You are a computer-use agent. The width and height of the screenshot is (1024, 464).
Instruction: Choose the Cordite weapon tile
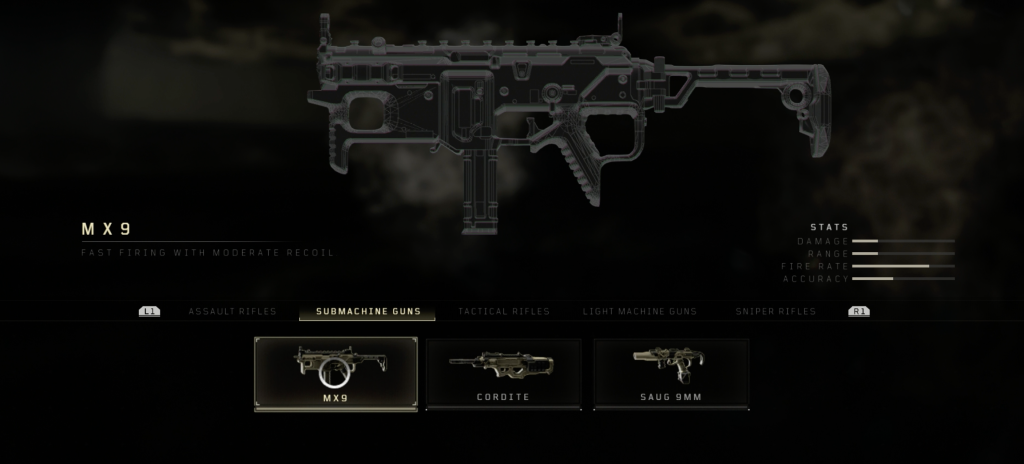tap(504, 374)
